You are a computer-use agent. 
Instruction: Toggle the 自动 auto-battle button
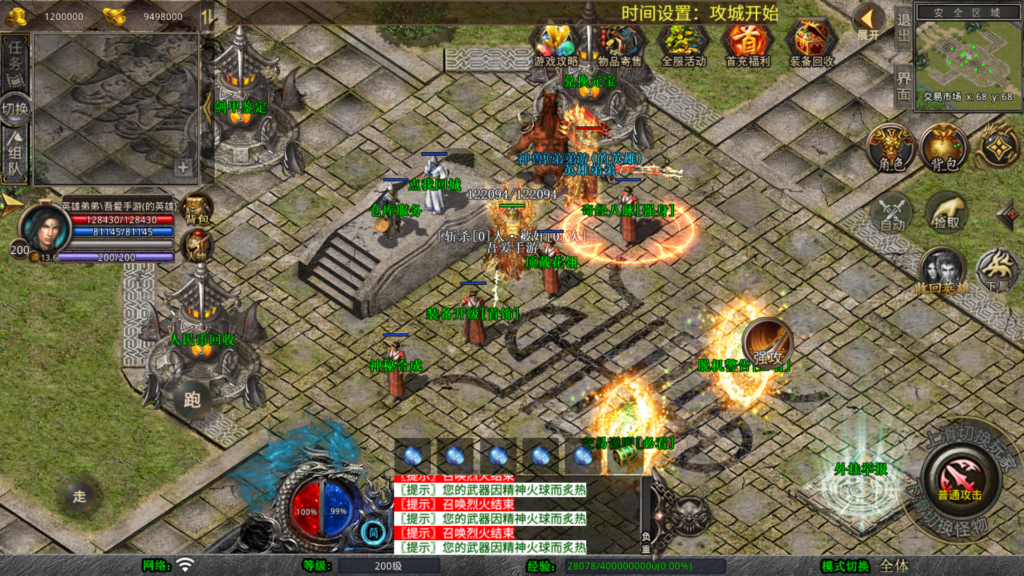pyautogui.click(x=891, y=214)
